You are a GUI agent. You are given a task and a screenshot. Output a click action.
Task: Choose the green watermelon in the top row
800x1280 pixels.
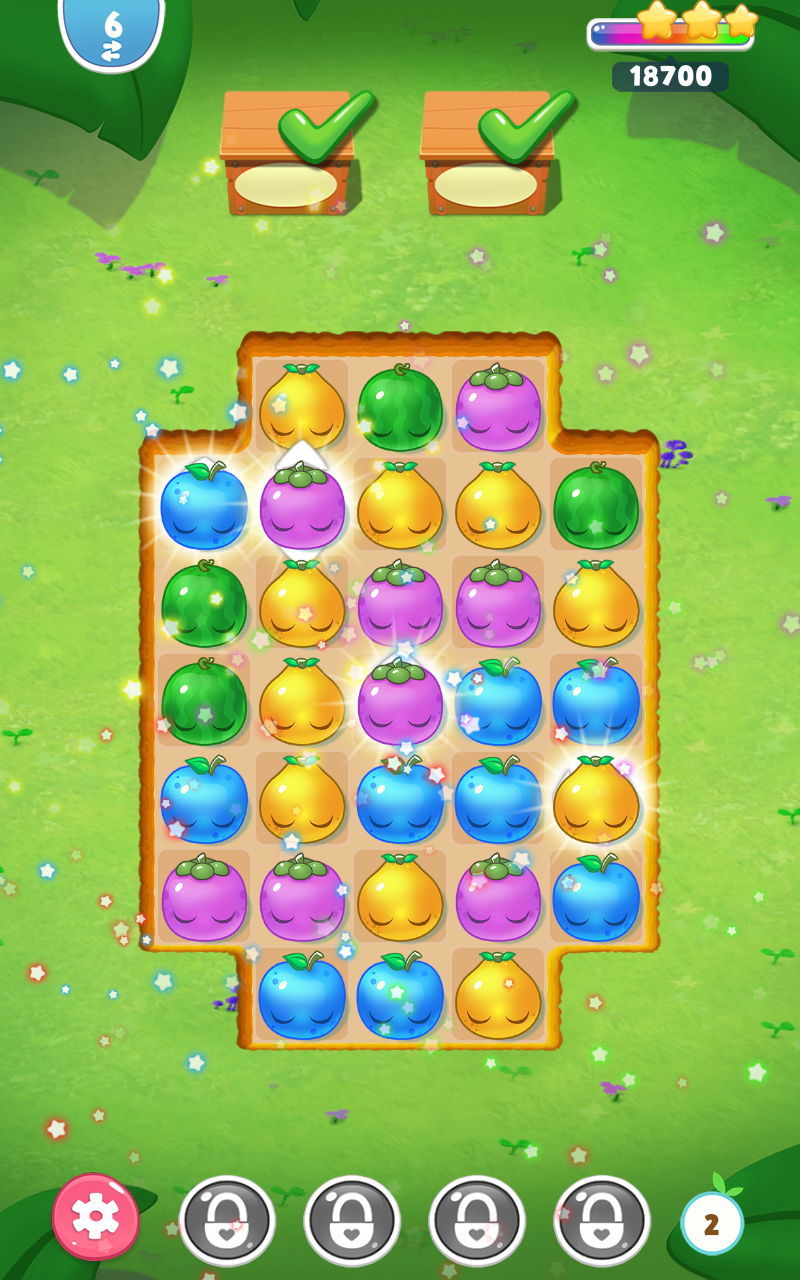(x=400, y=408)
